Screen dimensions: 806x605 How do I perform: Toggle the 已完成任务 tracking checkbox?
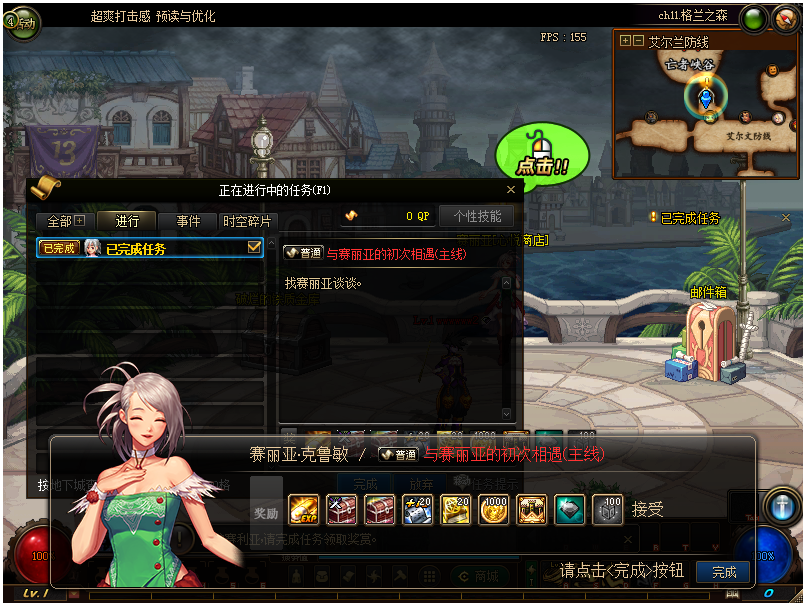(254, 247)
